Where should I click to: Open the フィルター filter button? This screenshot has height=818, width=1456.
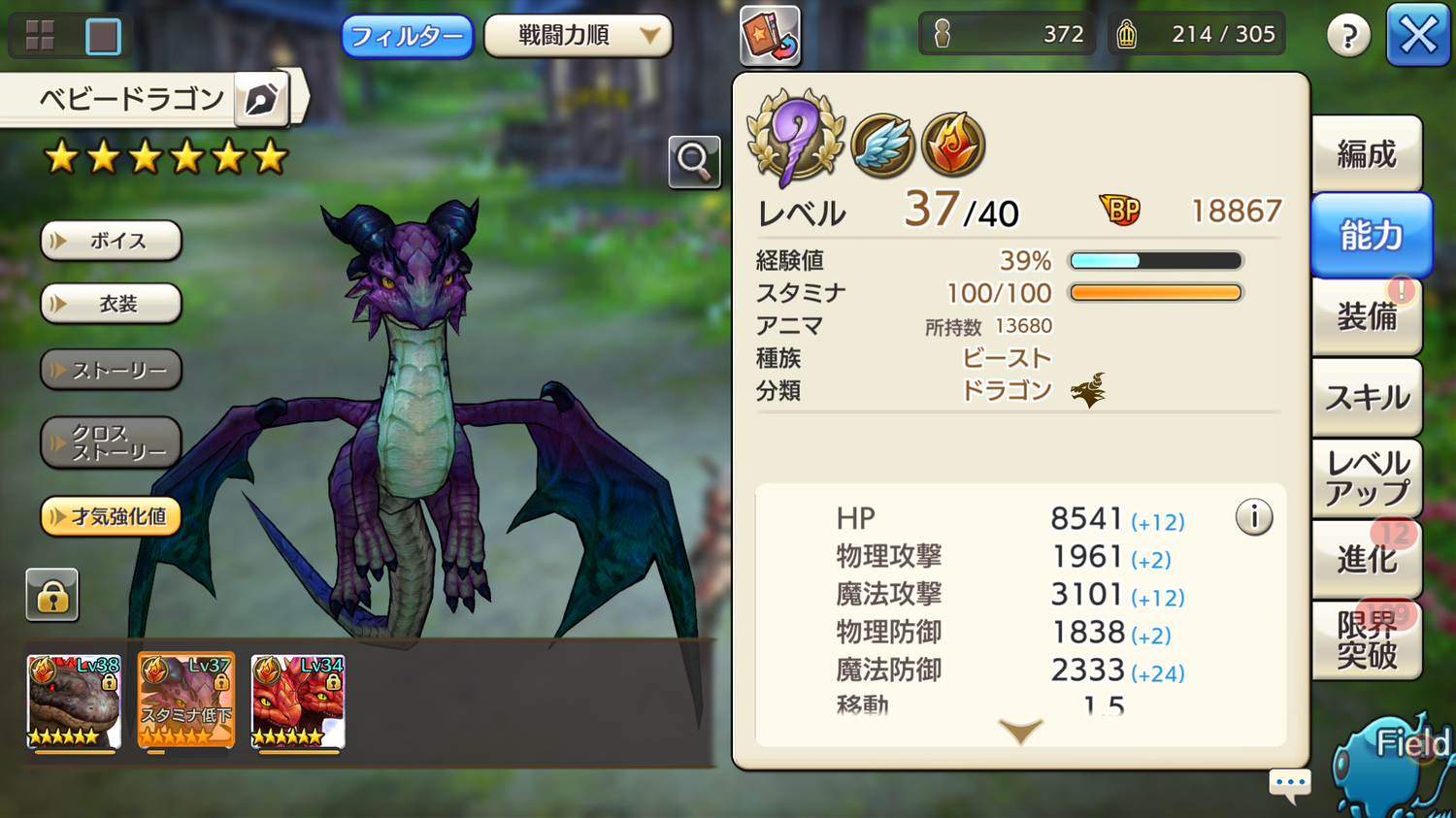(x=407, y=37)
